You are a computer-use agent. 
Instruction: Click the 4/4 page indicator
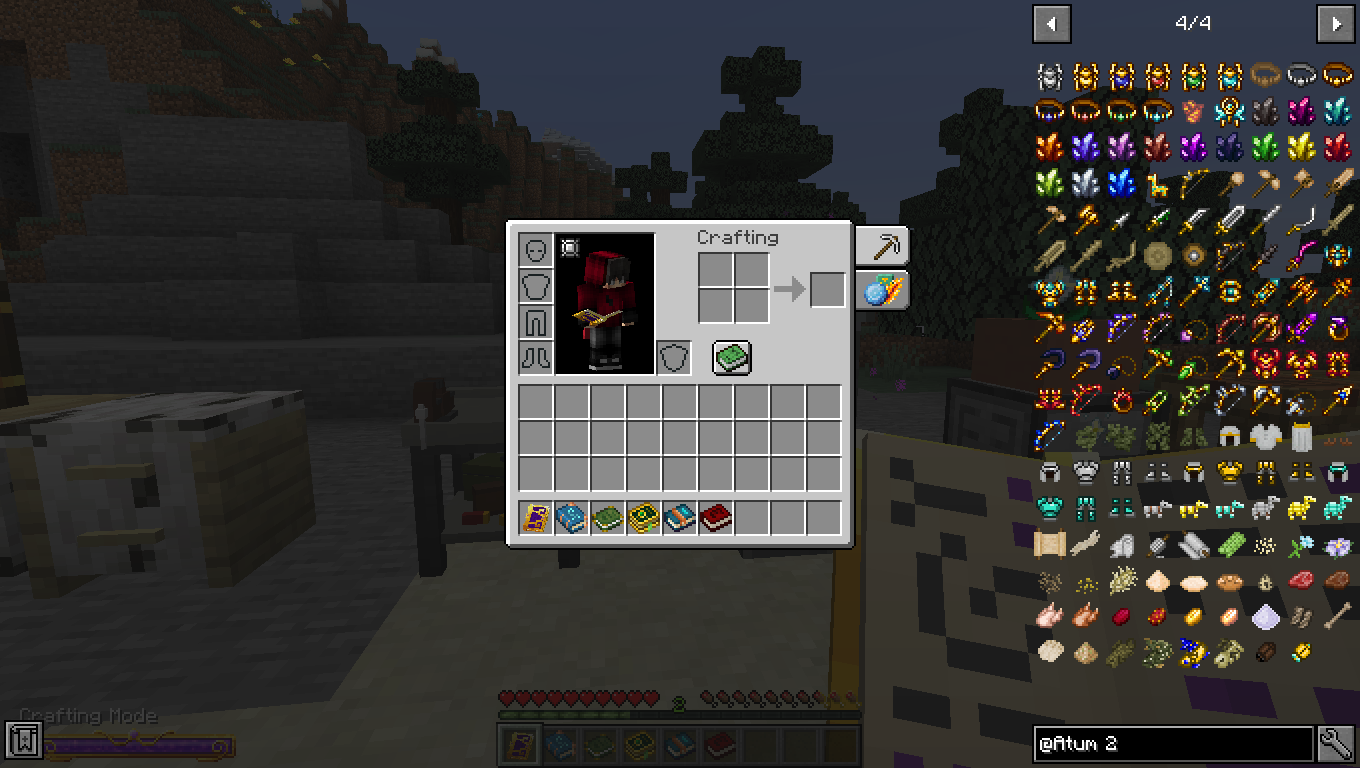click(x=1194, y=23)
